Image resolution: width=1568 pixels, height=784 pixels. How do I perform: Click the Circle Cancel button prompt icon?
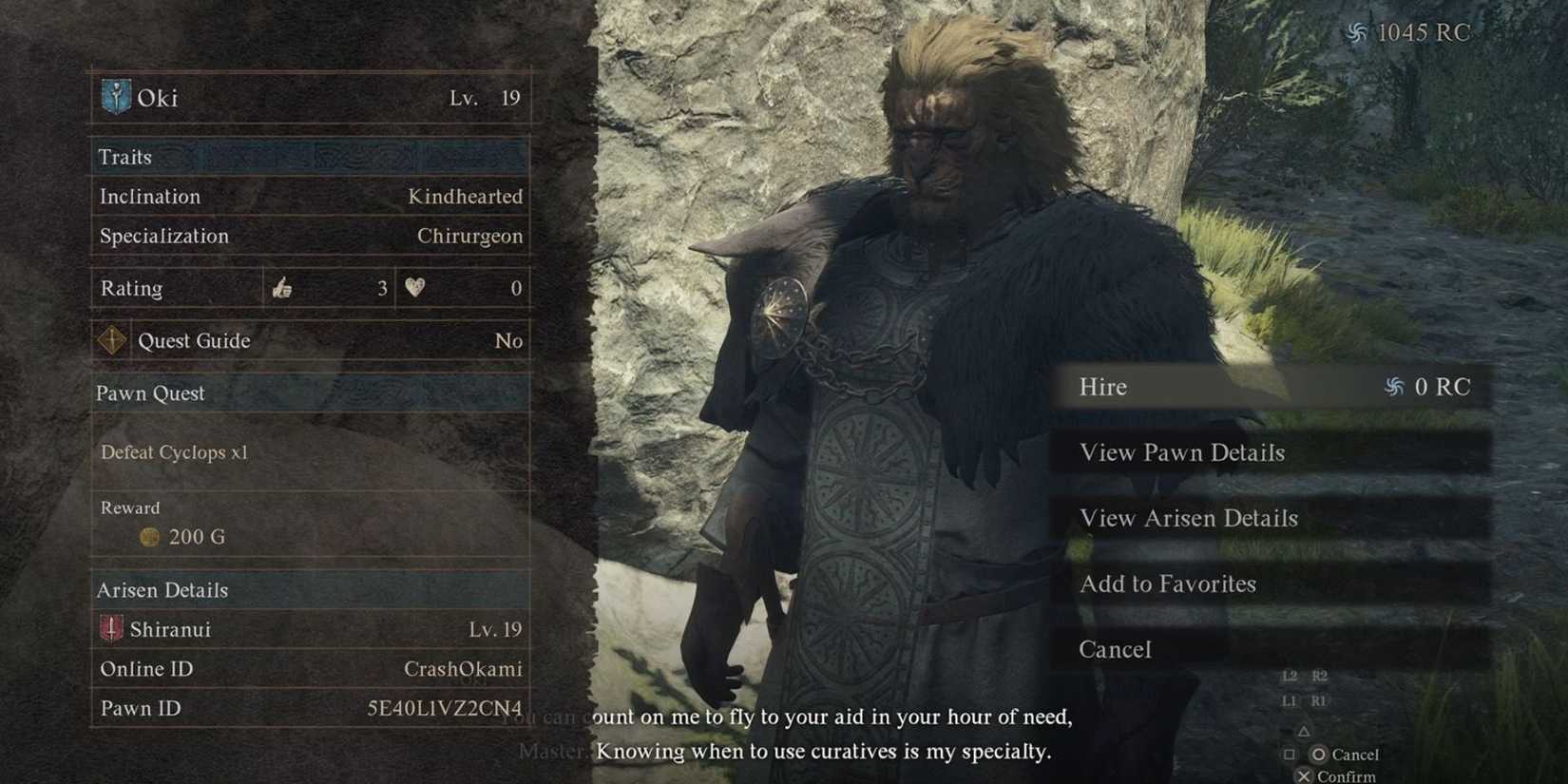1318,754
